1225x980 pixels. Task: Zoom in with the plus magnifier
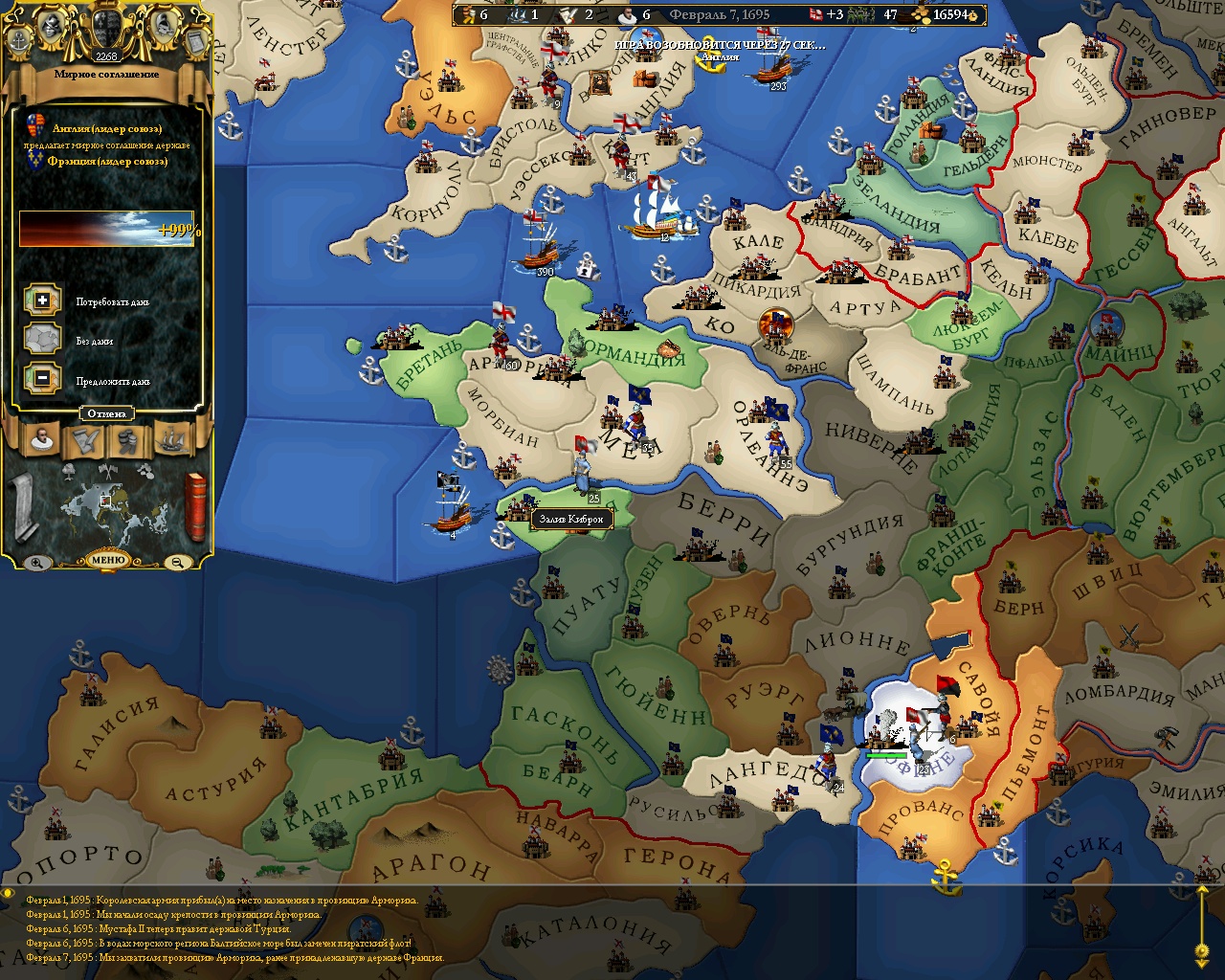(35, 563)
